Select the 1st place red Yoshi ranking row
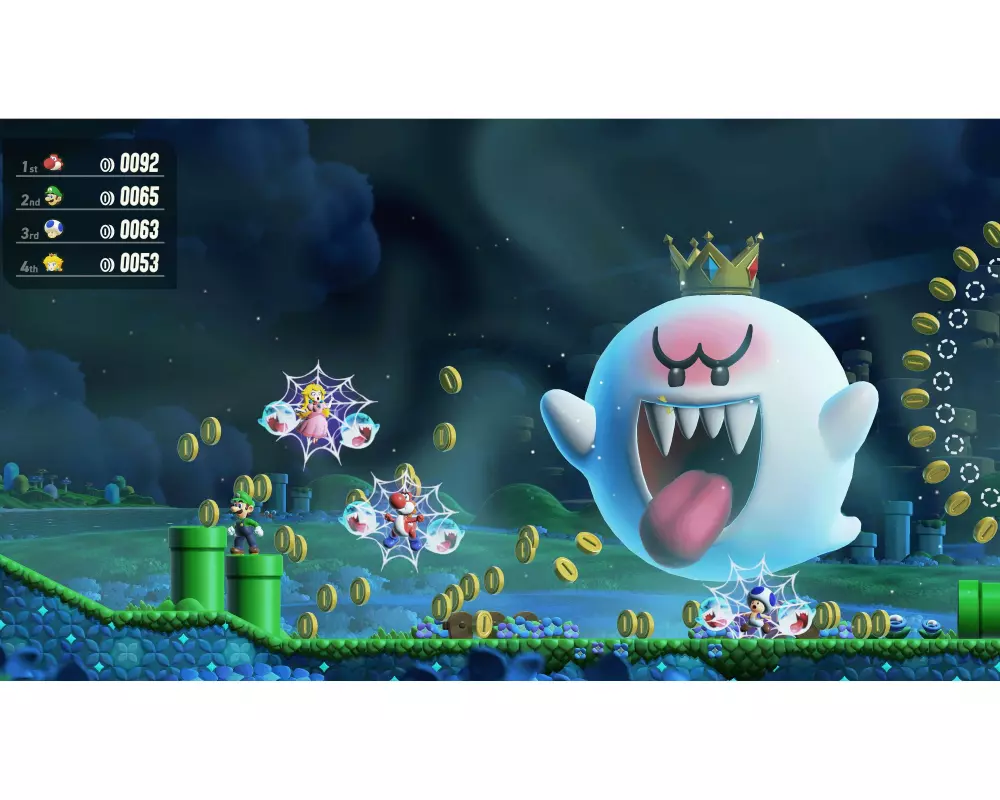 [90, 163]
